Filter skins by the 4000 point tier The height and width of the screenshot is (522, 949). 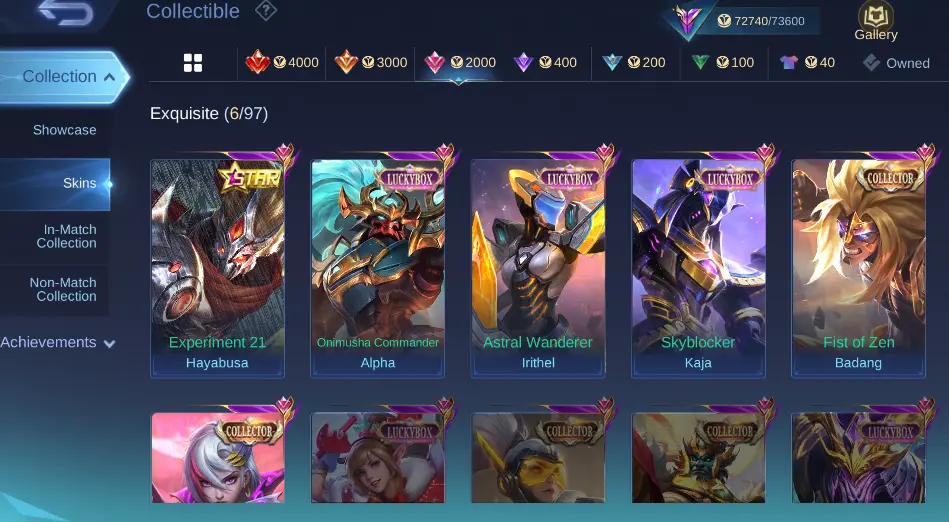[283, 63]
